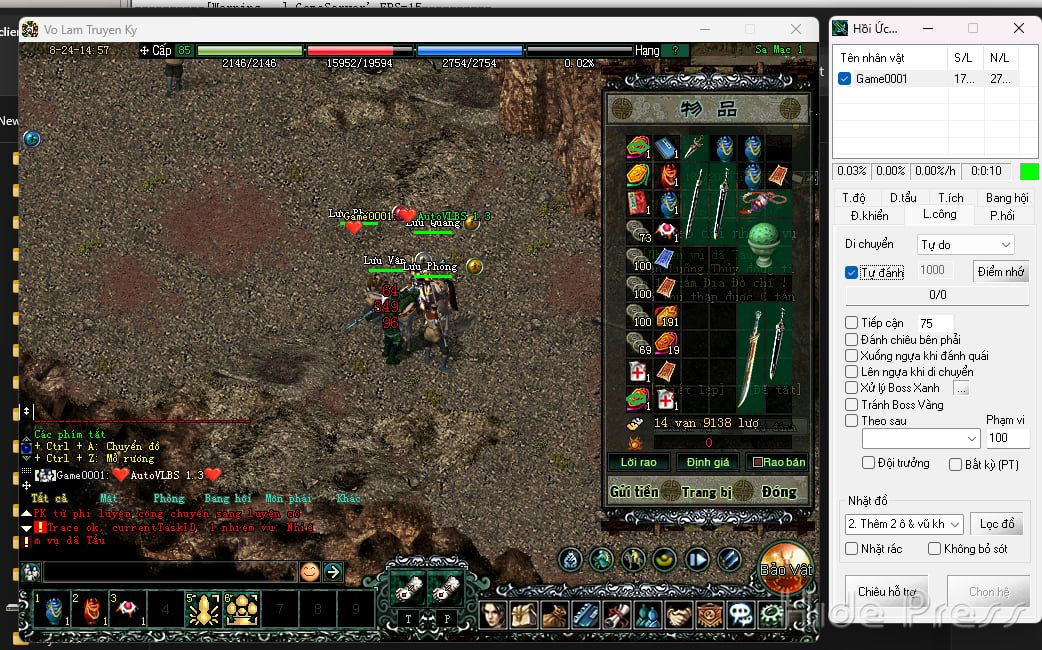Viewport: 1042px width, 650px height.
Task: Open the Bảo Vật treasure orb
Action: [785, 566]
